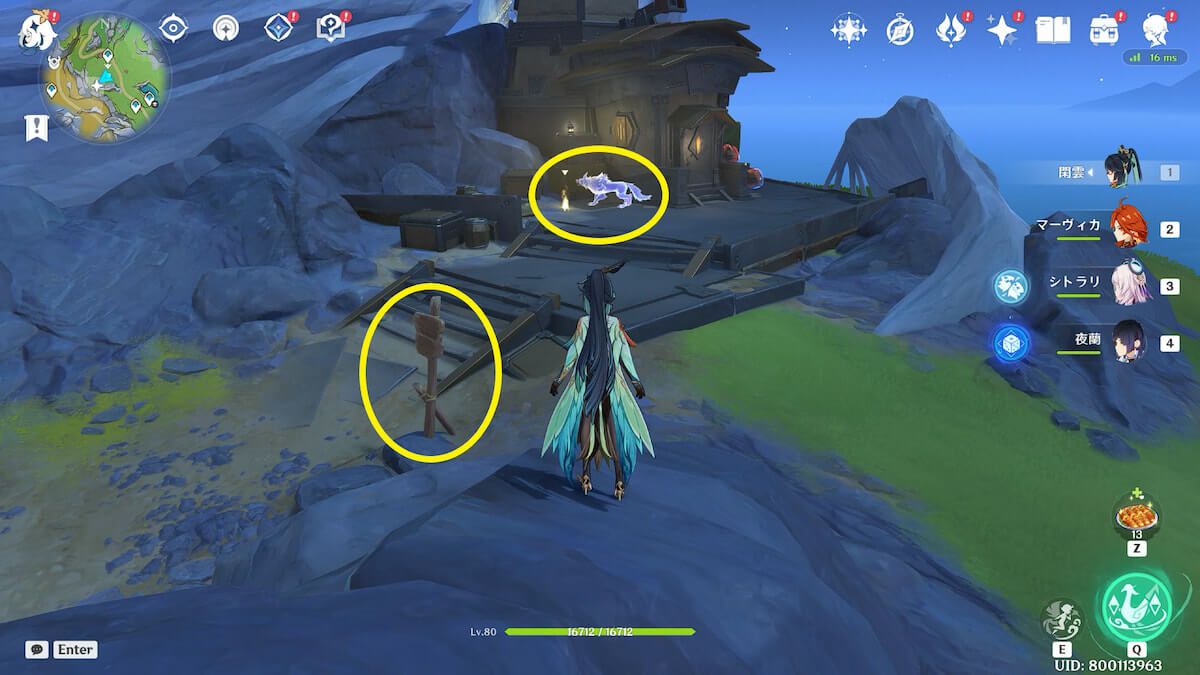This screenshot has width=1200, height=675.
Task: Open the chat speech bubble
Action: 37,649
